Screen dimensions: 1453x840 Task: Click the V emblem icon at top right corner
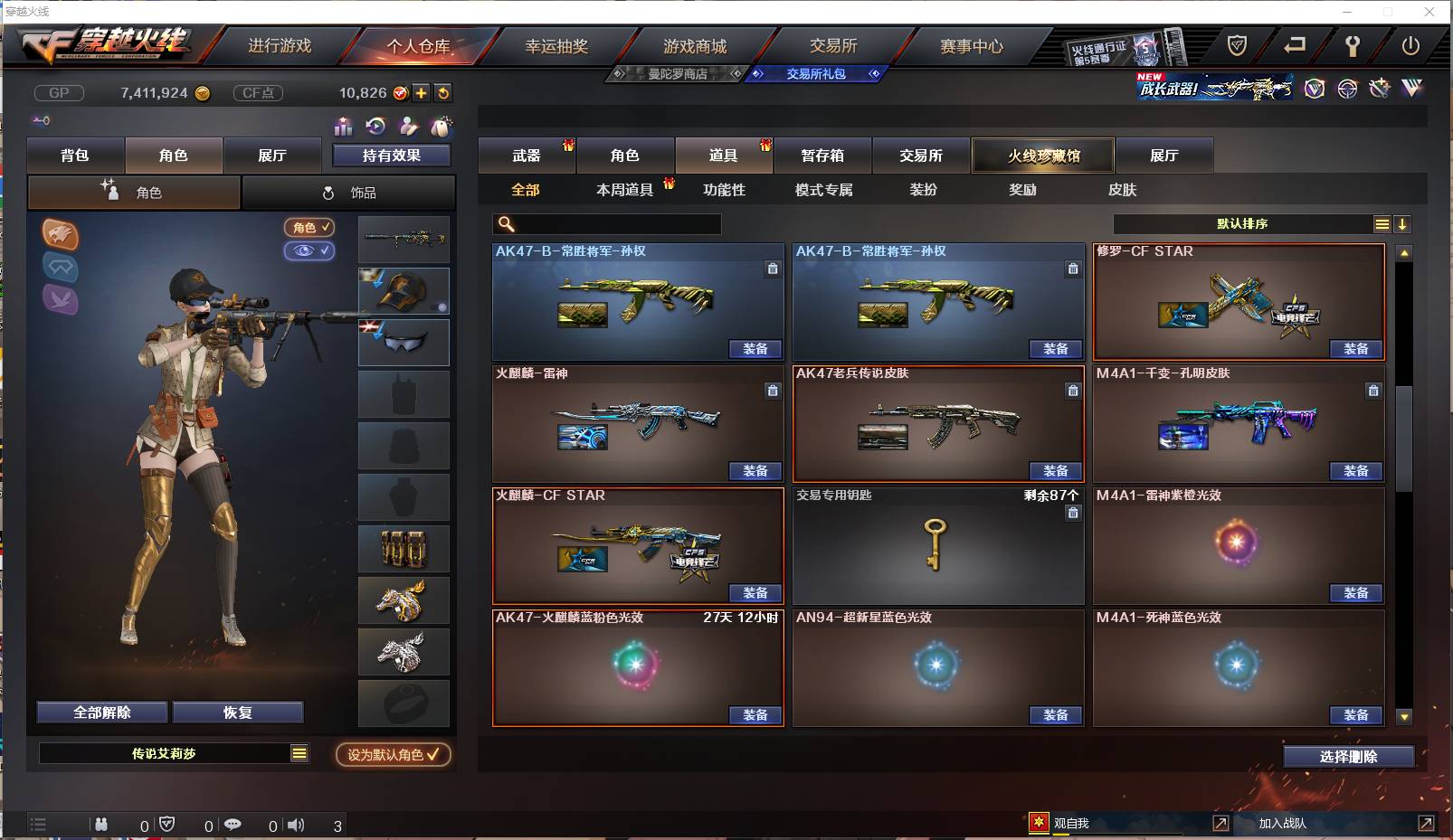coord(1411,89)
